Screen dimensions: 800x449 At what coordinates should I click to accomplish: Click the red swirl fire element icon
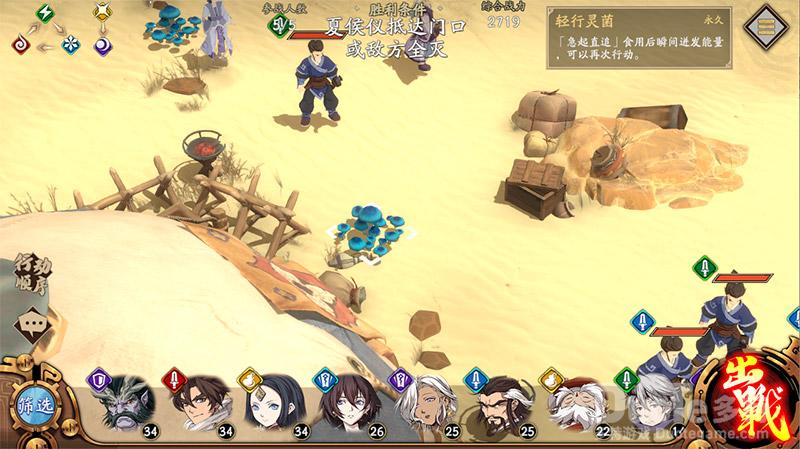pos(20,44)
